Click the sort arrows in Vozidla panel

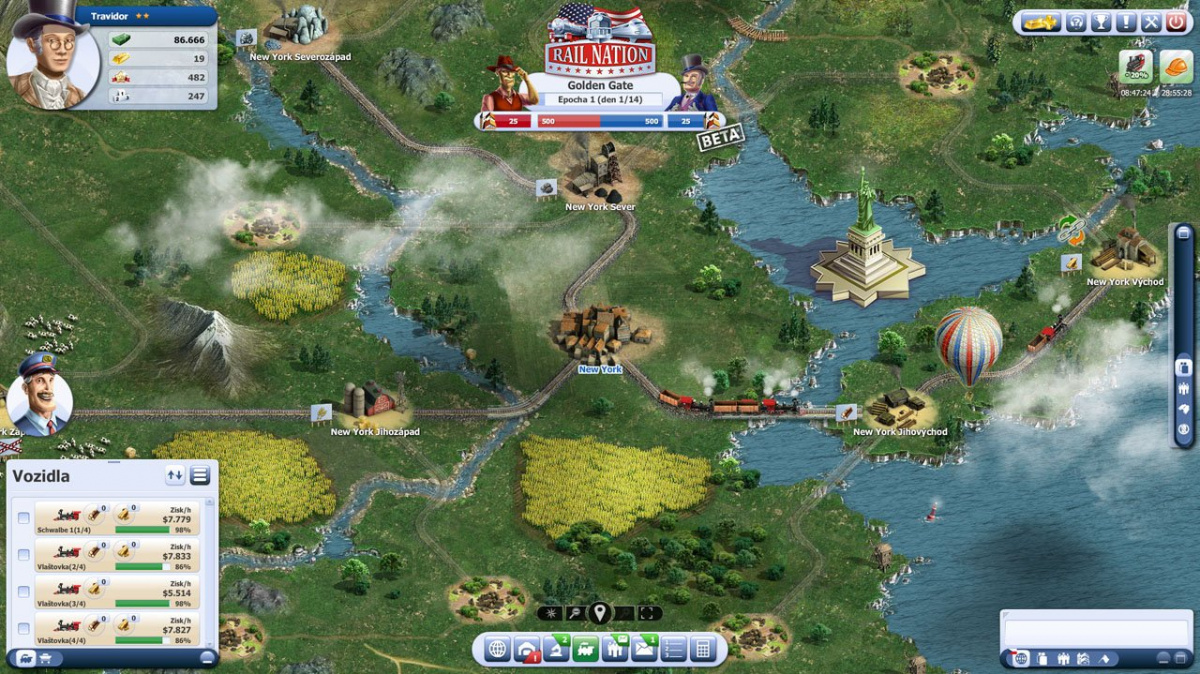(x=175, y=476)
